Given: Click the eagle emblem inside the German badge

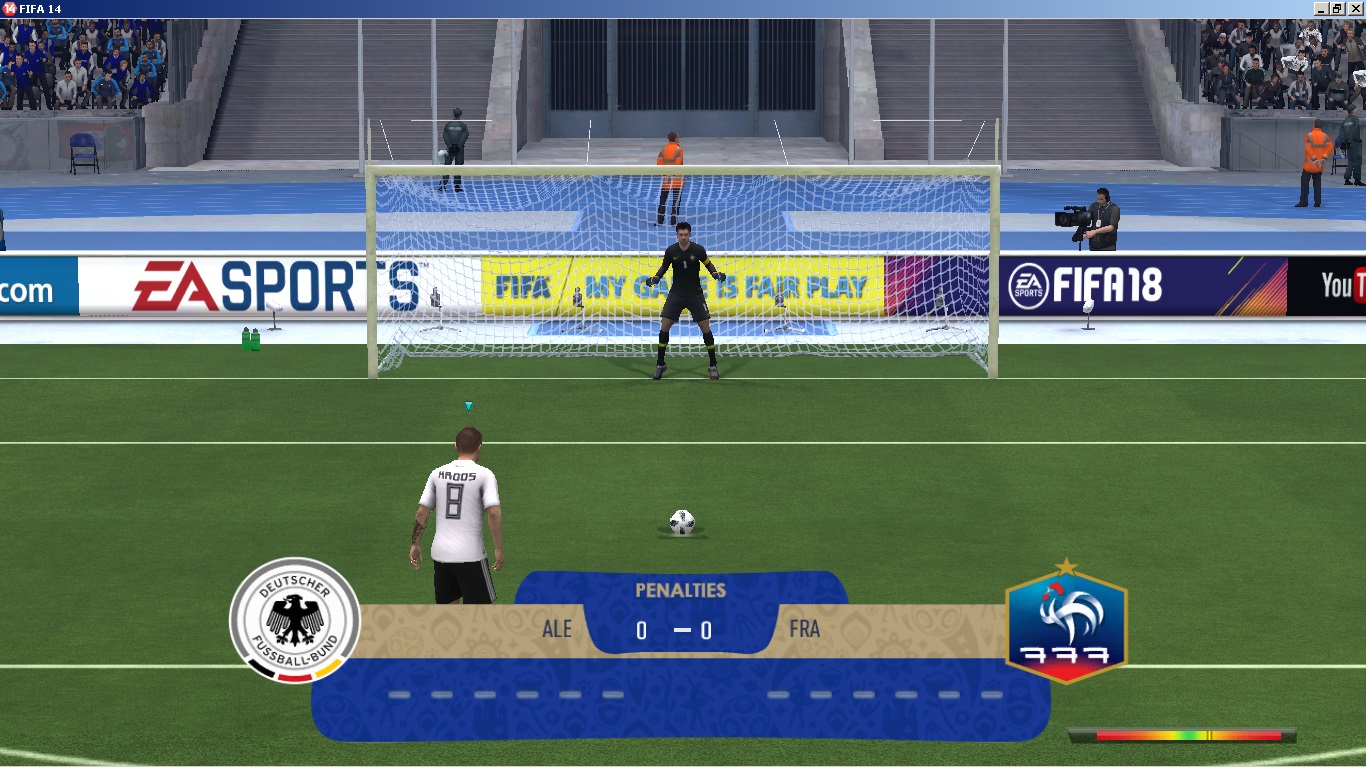Looking at the screenshot, I should coord(293,615).
